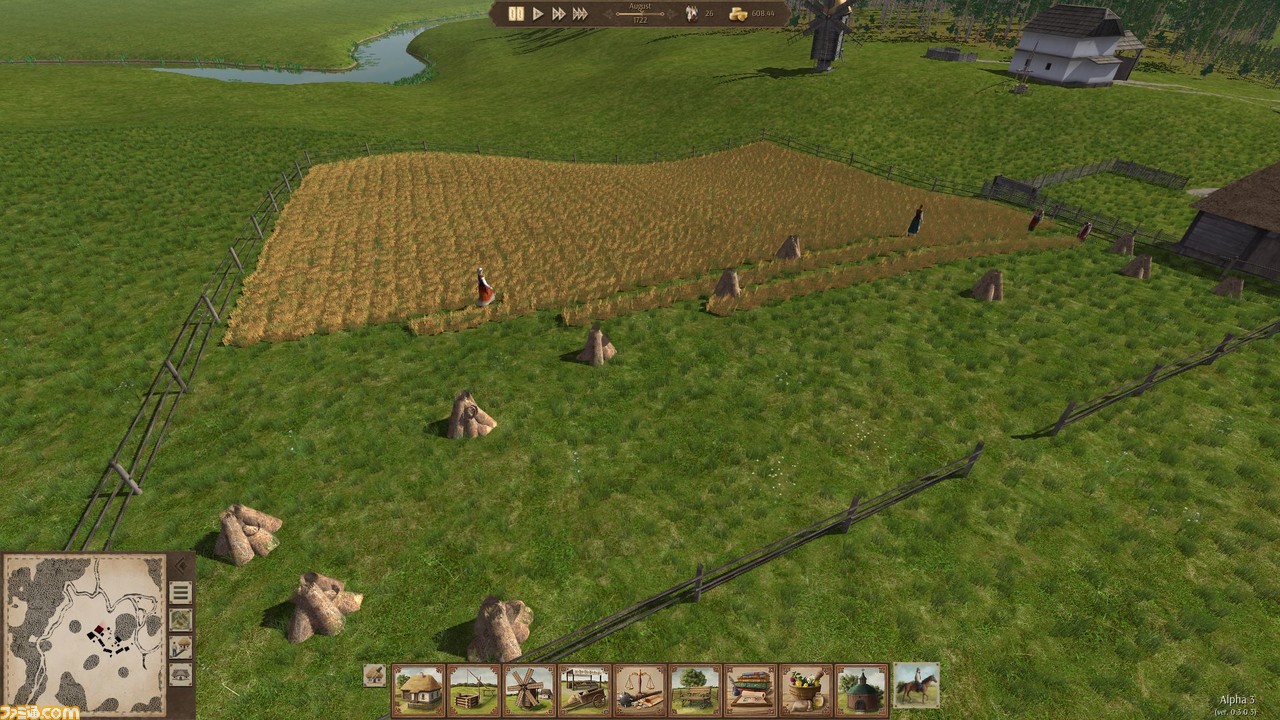The image size is (1280, 720).
Task: Set the fastest triple-arrow speed
Action: (580, 14)
